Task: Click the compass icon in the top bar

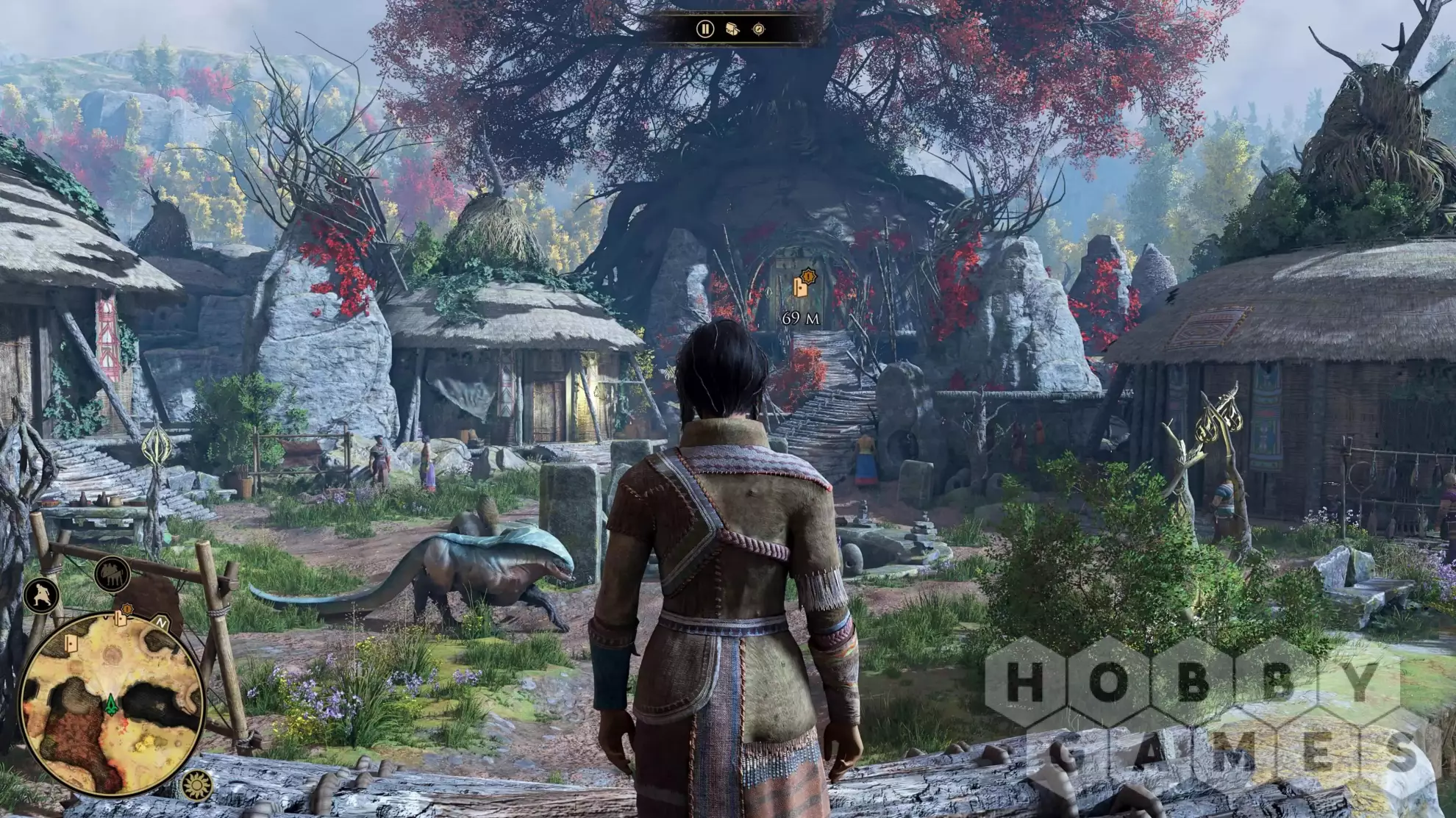Action: coord(758,29)
